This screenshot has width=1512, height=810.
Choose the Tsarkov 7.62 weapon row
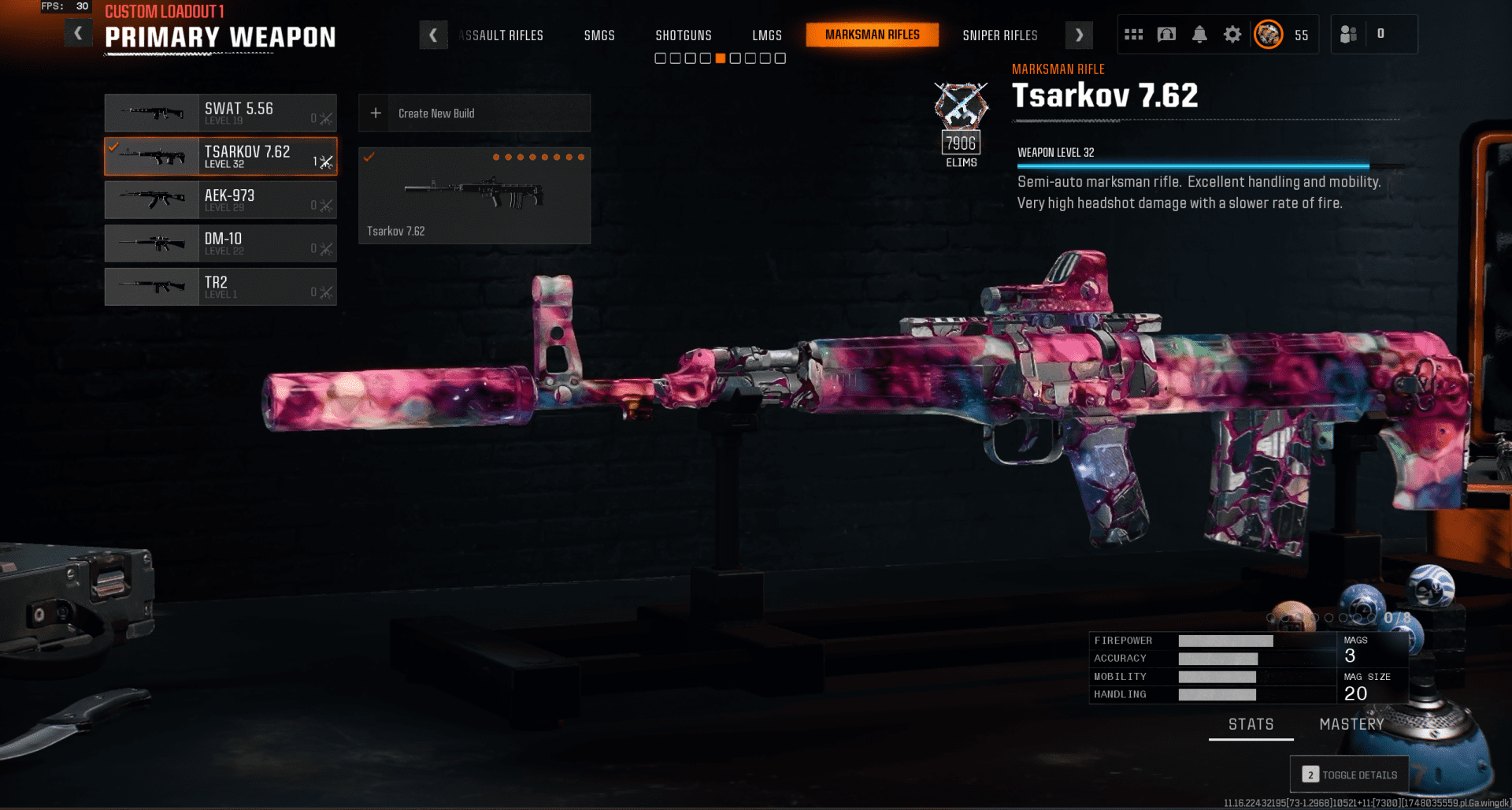point(220,156)
